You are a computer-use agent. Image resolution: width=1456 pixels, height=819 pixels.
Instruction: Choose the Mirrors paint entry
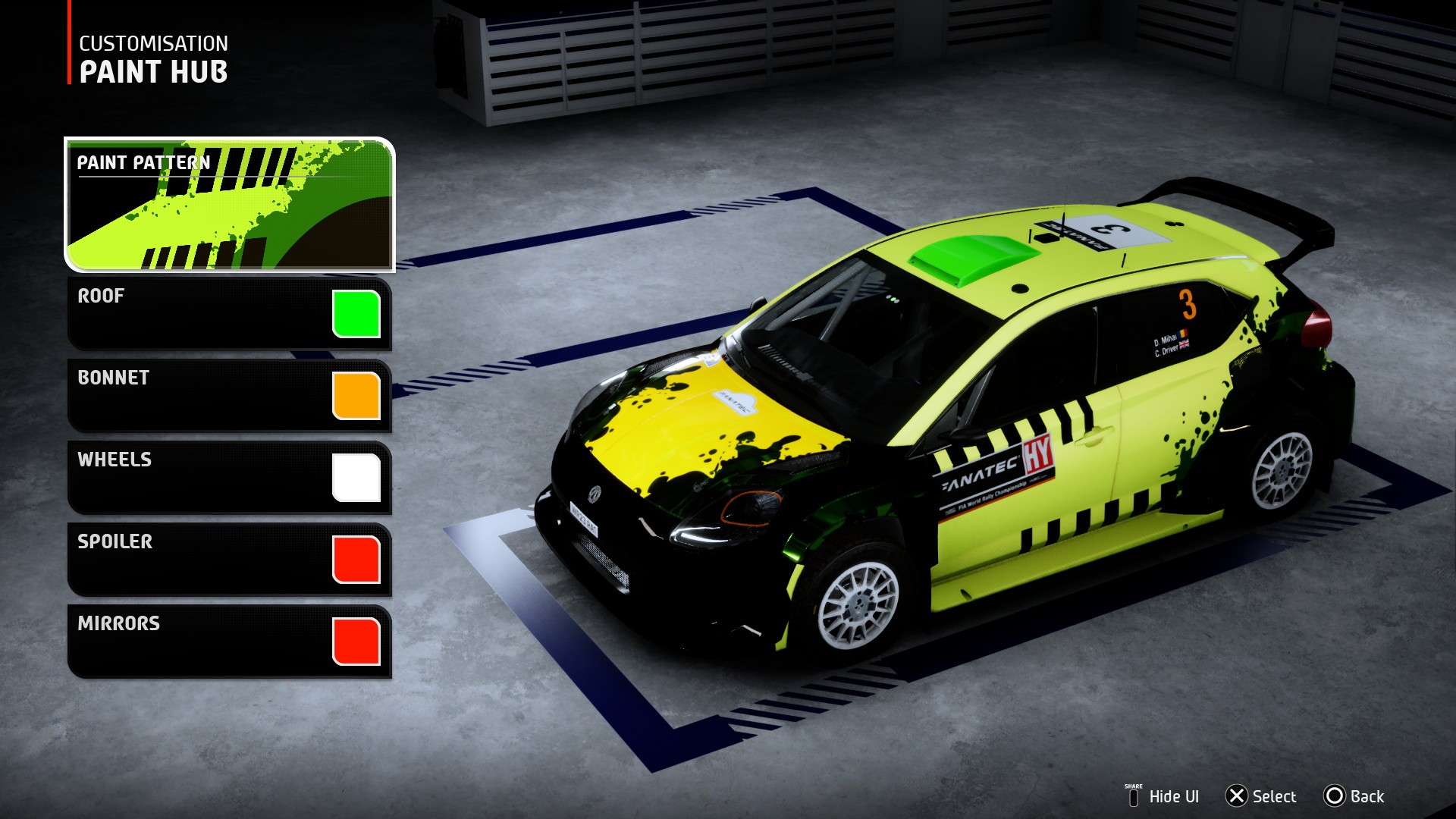click(197, 641)
